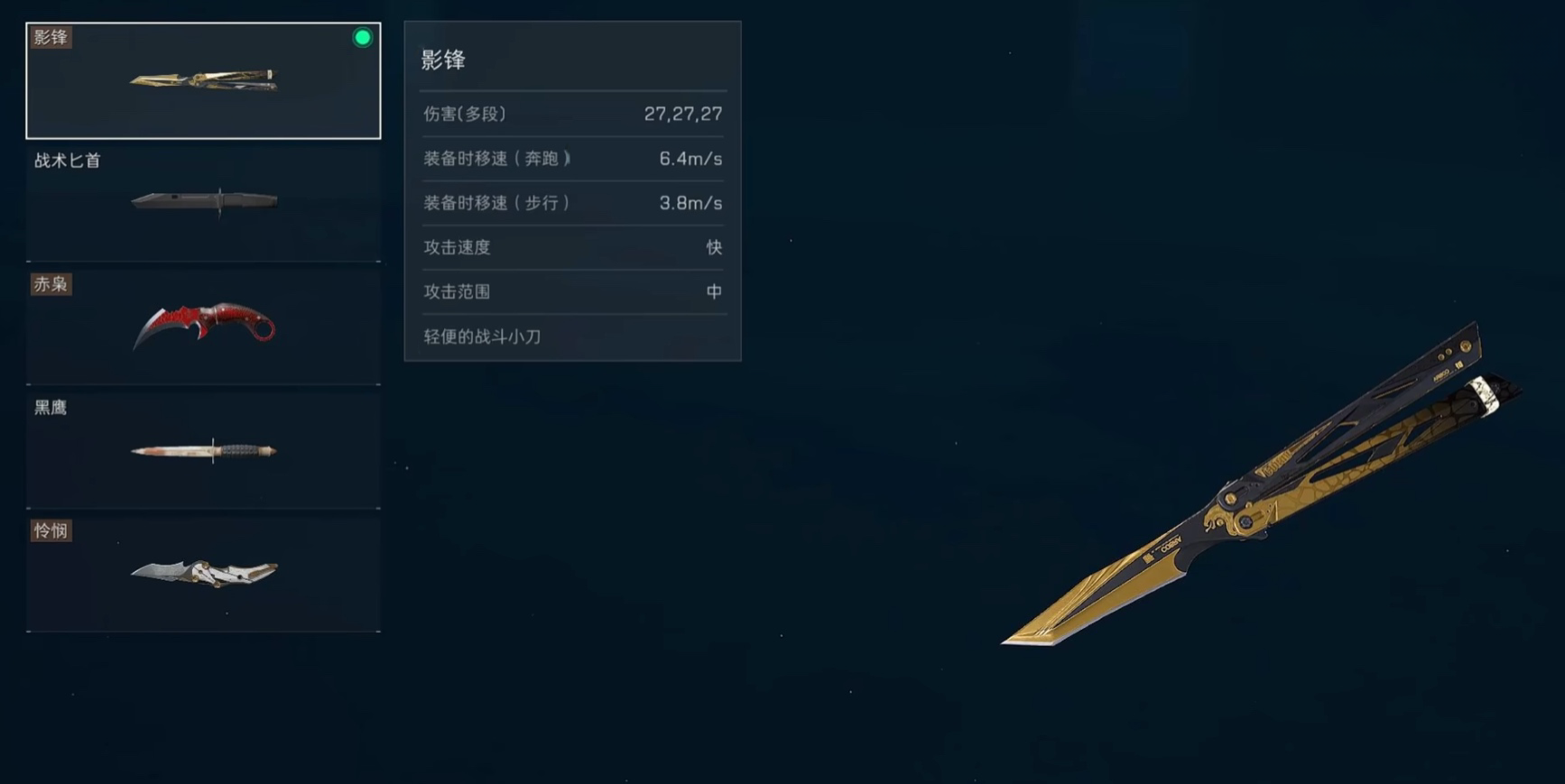Open the 影锋 stats panel title
The width and height of the screenshot is (1565, 784).
[x=441, y=59]
